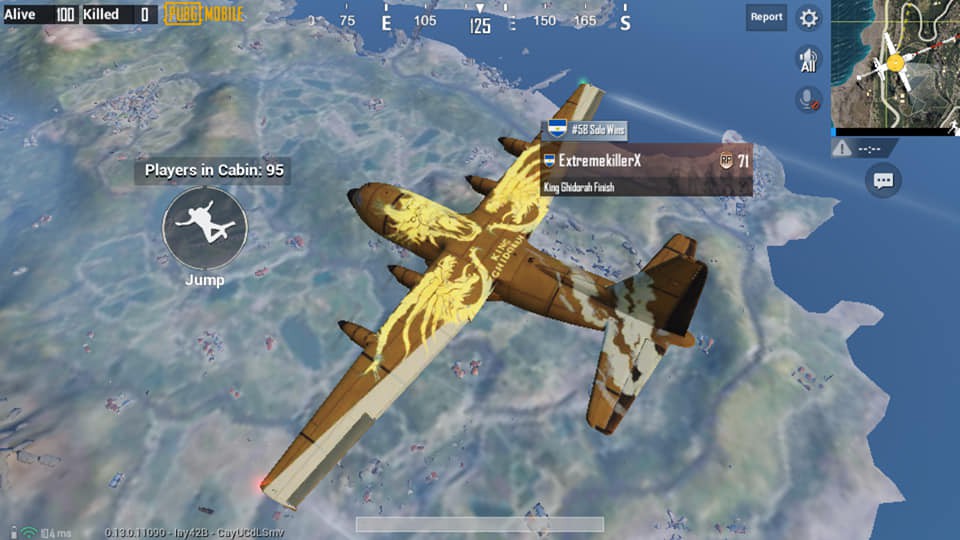
Task: Toggle the microphone icon
Action: (x=808, y=99)
